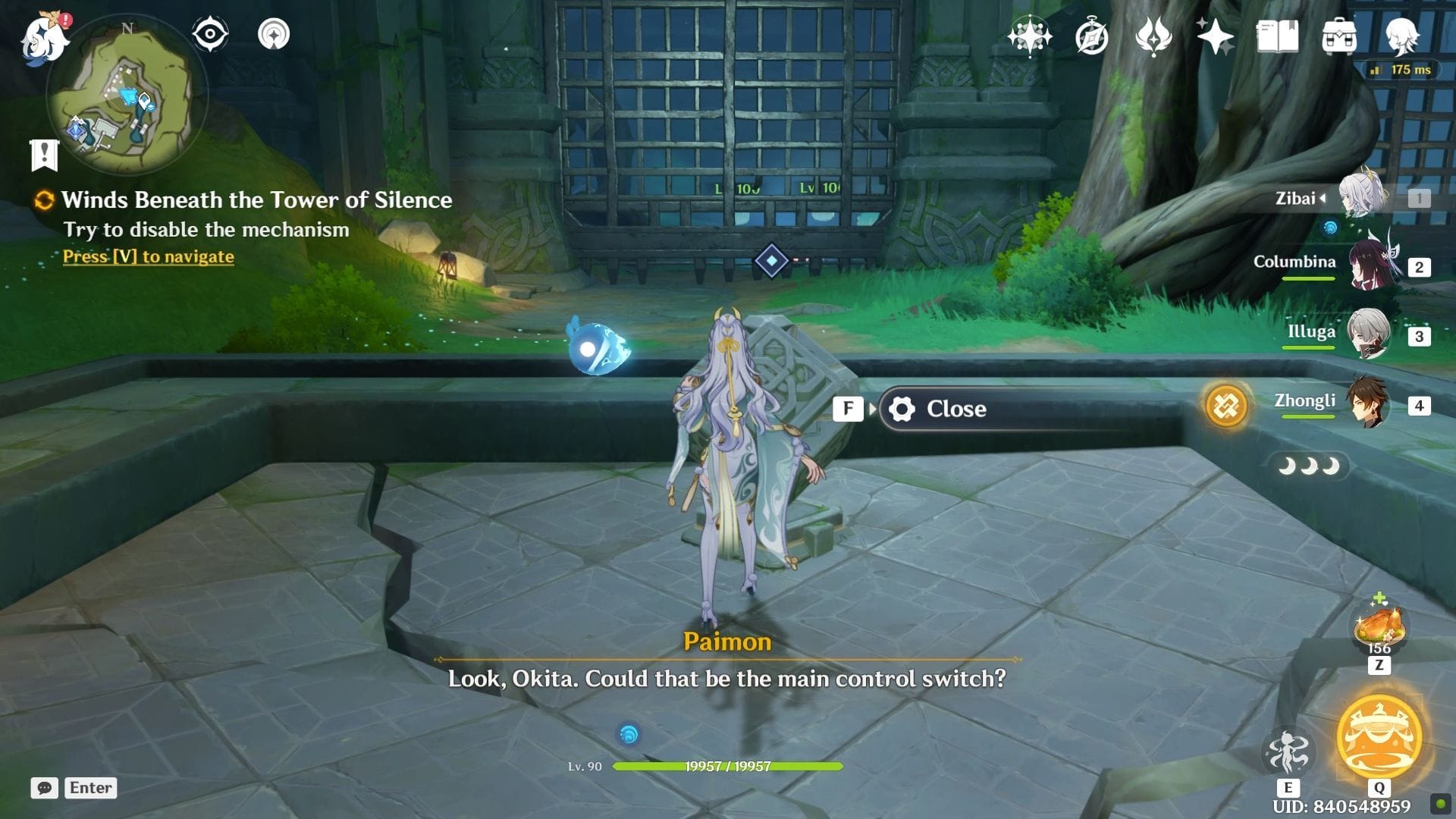Screen dimensions: 1456x819
Task: Use the roast chicken food quick slot
Action: pyautogui.click(x=1379, y=629)
